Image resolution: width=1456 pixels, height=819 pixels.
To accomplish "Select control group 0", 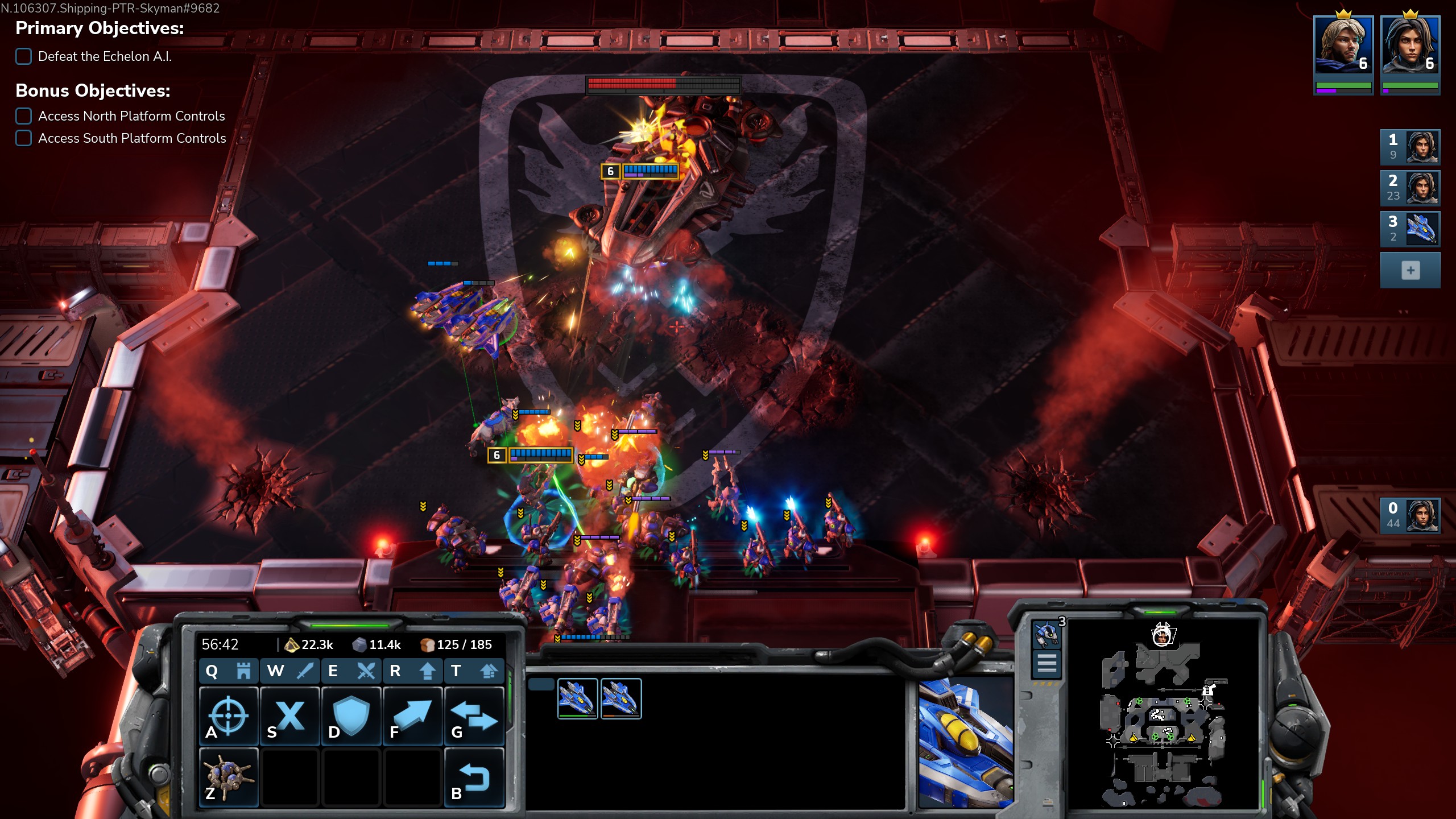I will pyautogui.click(x=1409, y=516).
